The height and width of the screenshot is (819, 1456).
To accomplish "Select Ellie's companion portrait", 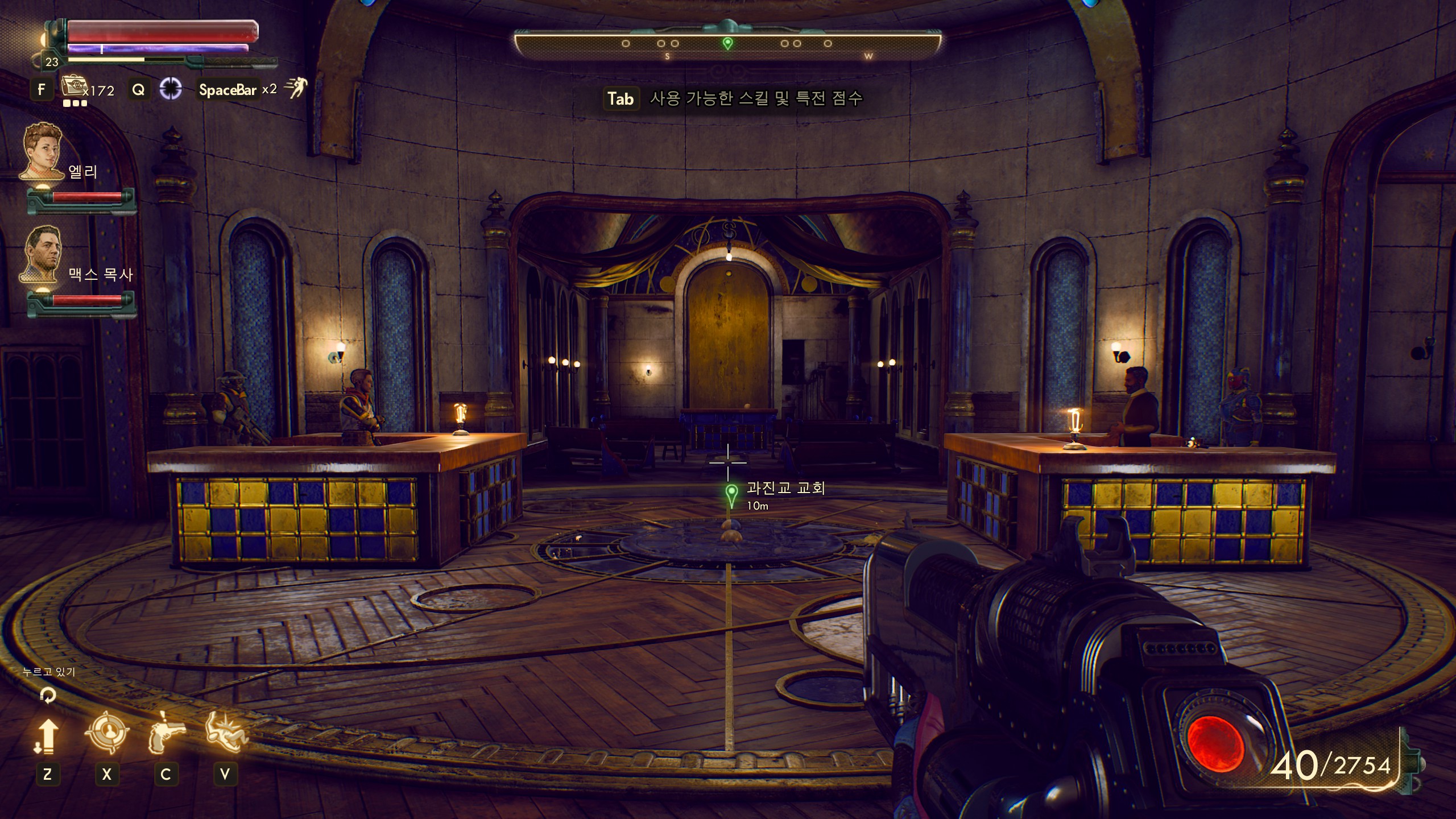I will click(43, 151).
